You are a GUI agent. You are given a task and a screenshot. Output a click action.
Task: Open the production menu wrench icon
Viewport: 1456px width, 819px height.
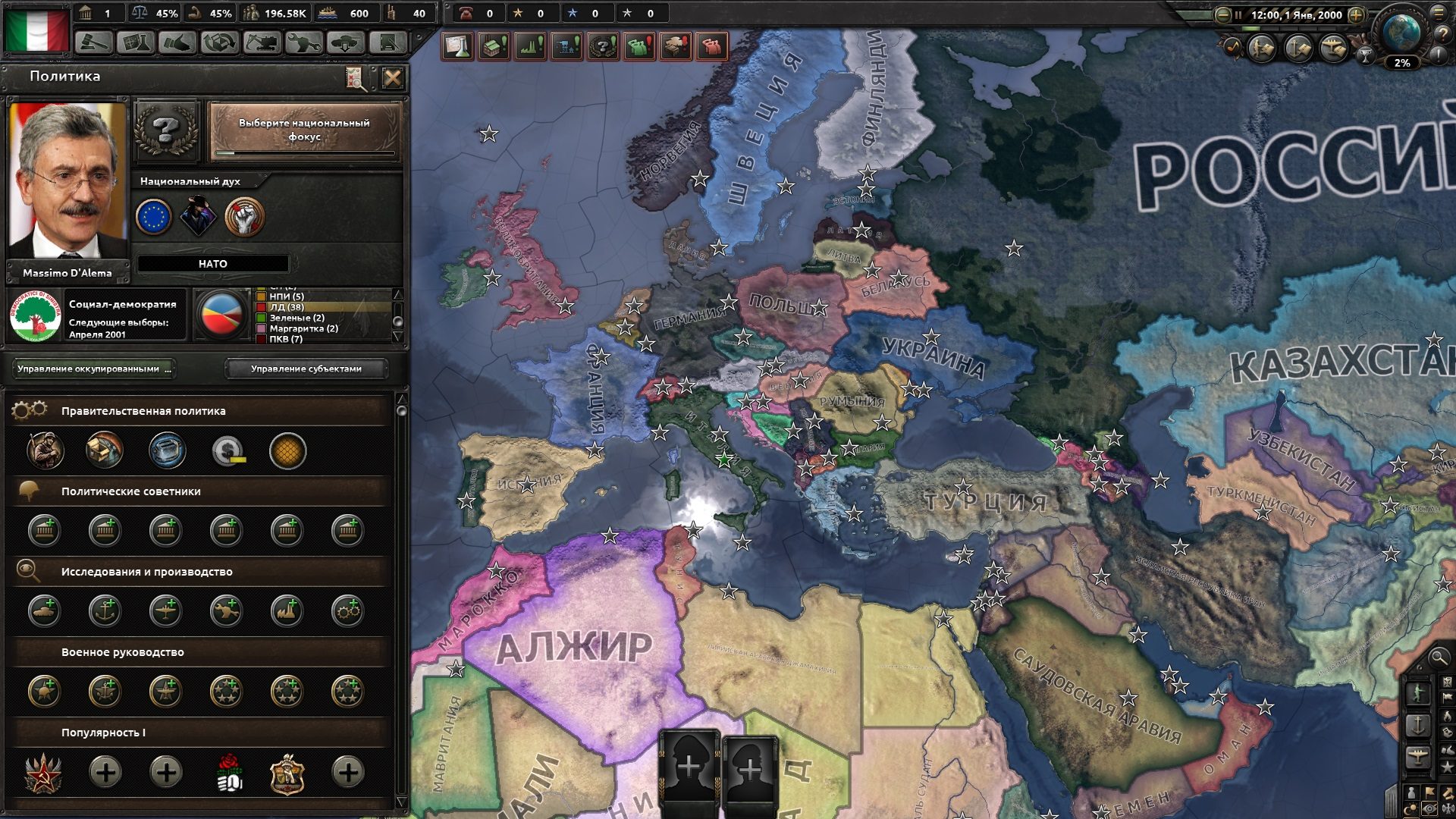point(304,43)
